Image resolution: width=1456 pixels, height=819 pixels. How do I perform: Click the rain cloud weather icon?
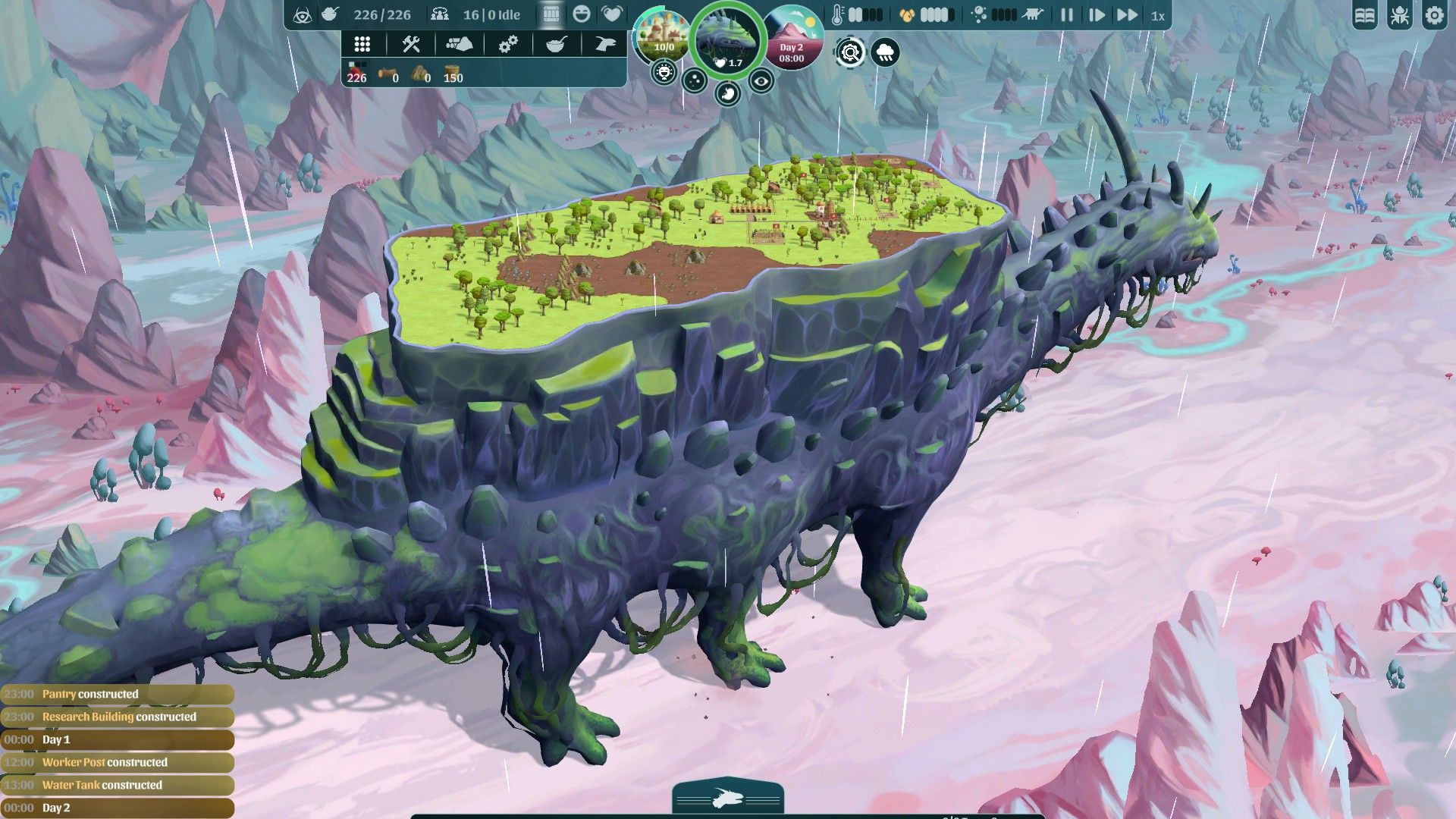click(x=885, y=52)
